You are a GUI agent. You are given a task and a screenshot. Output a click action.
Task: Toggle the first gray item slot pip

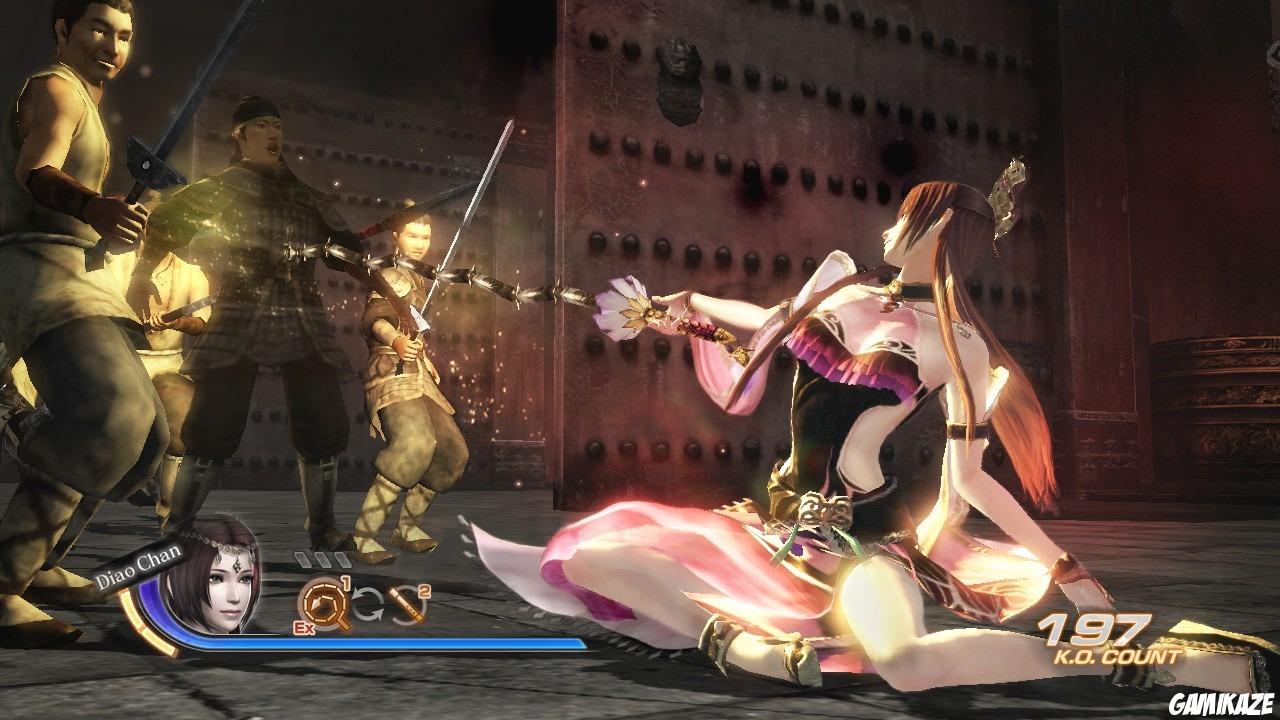coord(302,559)
